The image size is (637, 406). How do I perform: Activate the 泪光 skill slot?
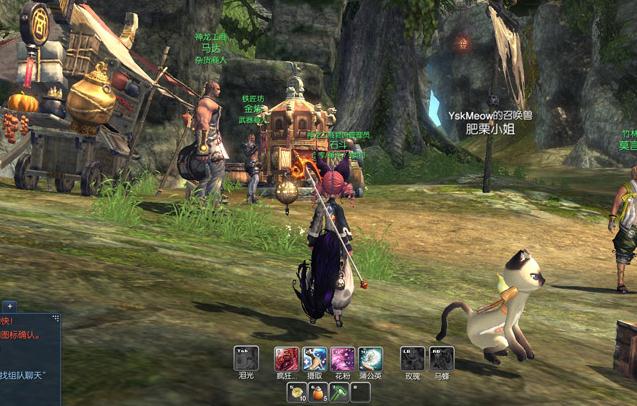[x=246, y=358]
